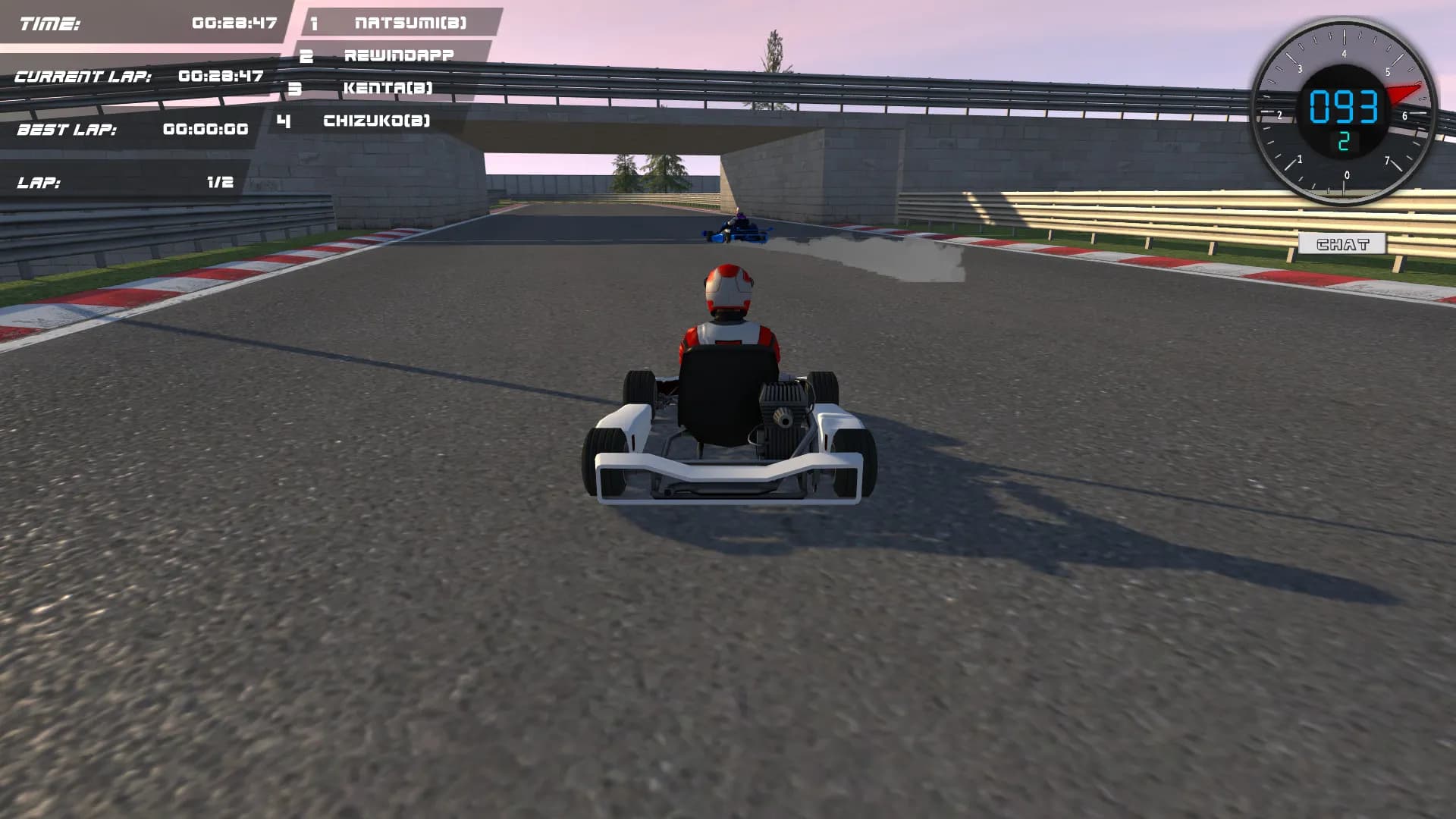Expand the CHIZUKO(B) entry details

375,120
